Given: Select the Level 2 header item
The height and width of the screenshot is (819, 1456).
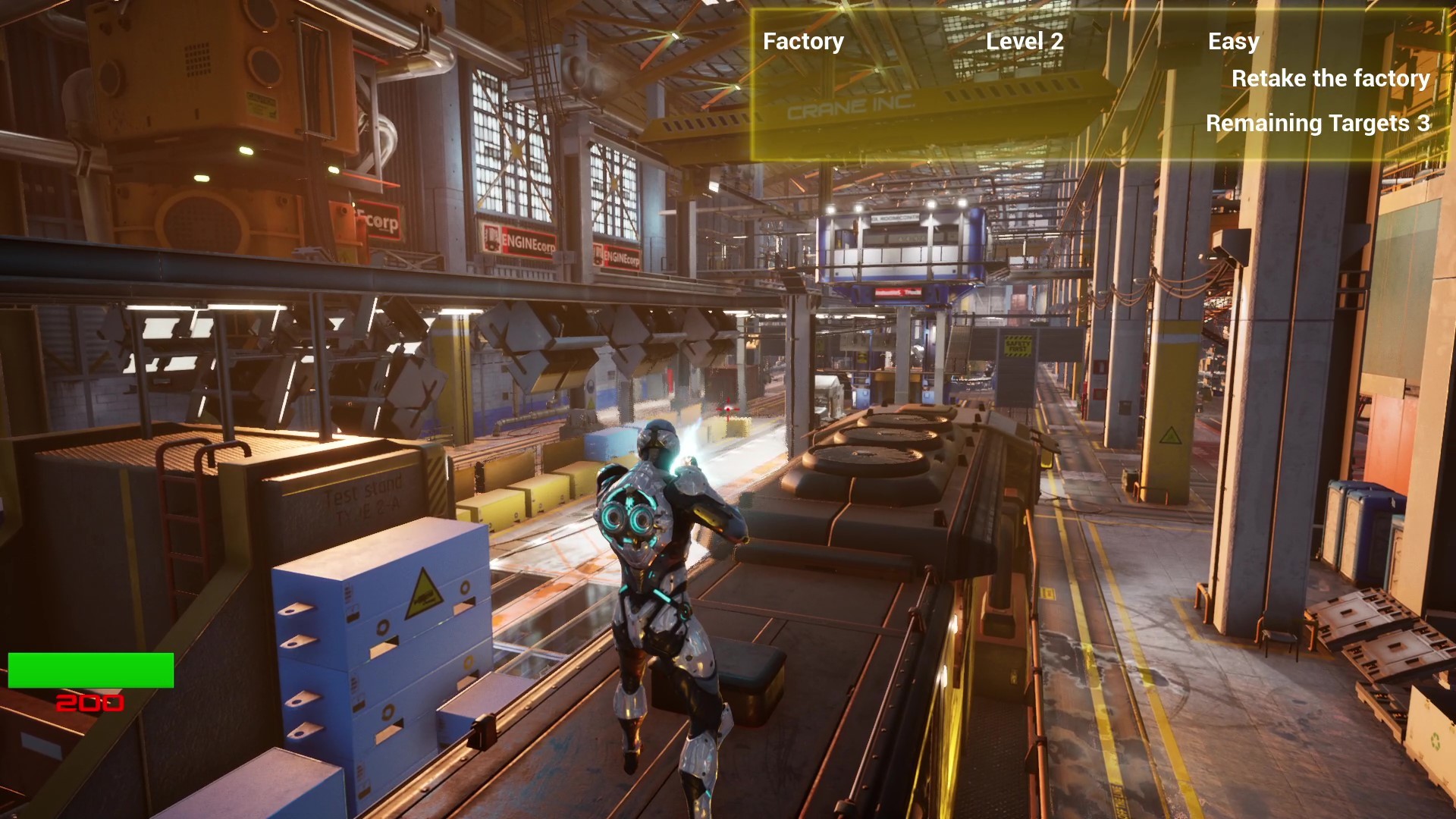Looking at the screenshot, I should click(1025, 42).
